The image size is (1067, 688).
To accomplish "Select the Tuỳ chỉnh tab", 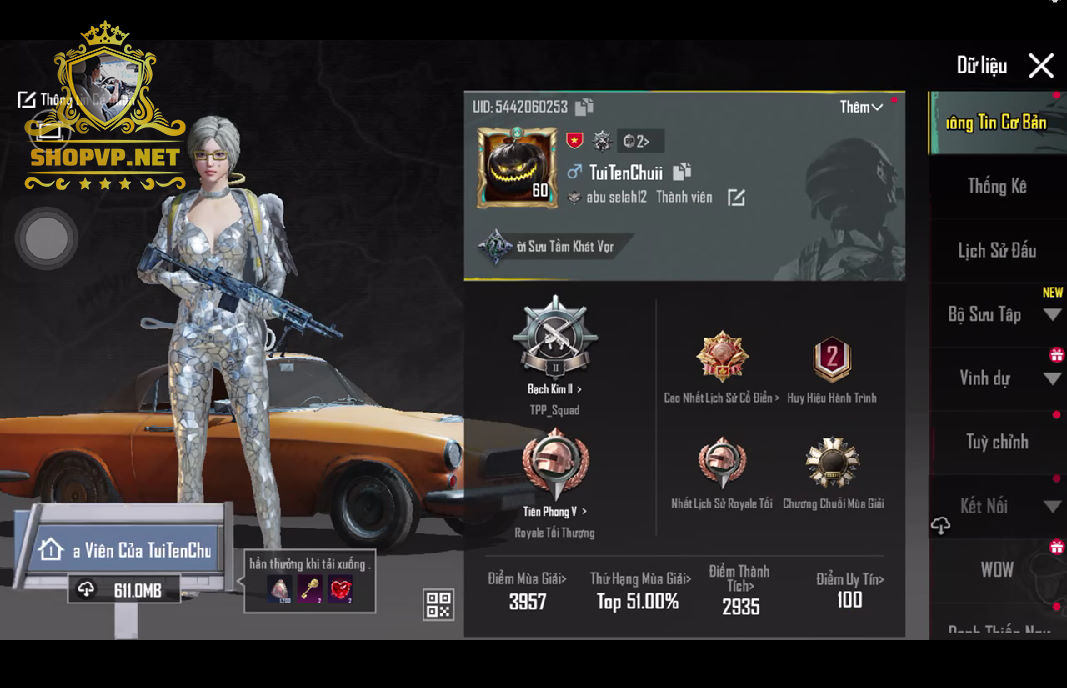I will 996,442.
